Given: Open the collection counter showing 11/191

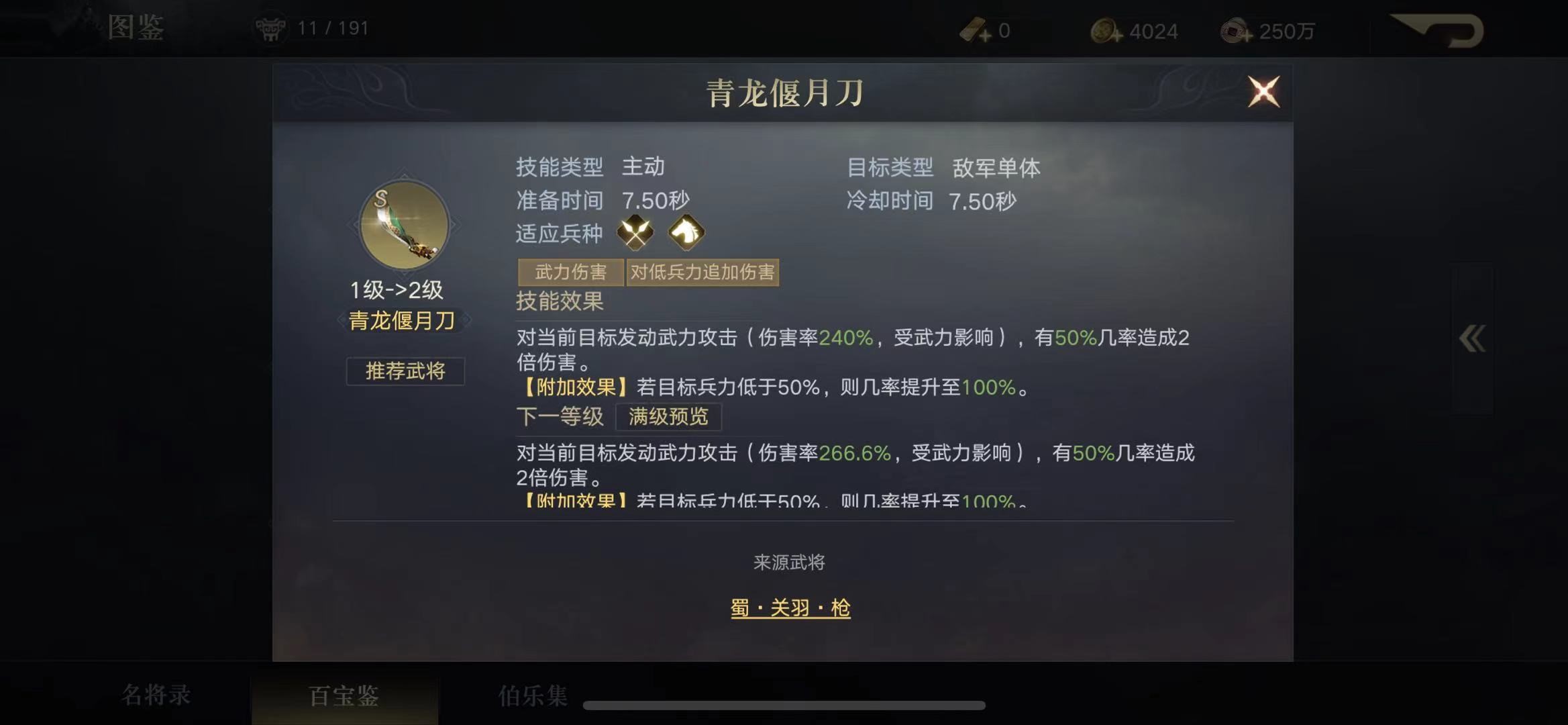Looking at the screenshot, I should click(316, 28).
